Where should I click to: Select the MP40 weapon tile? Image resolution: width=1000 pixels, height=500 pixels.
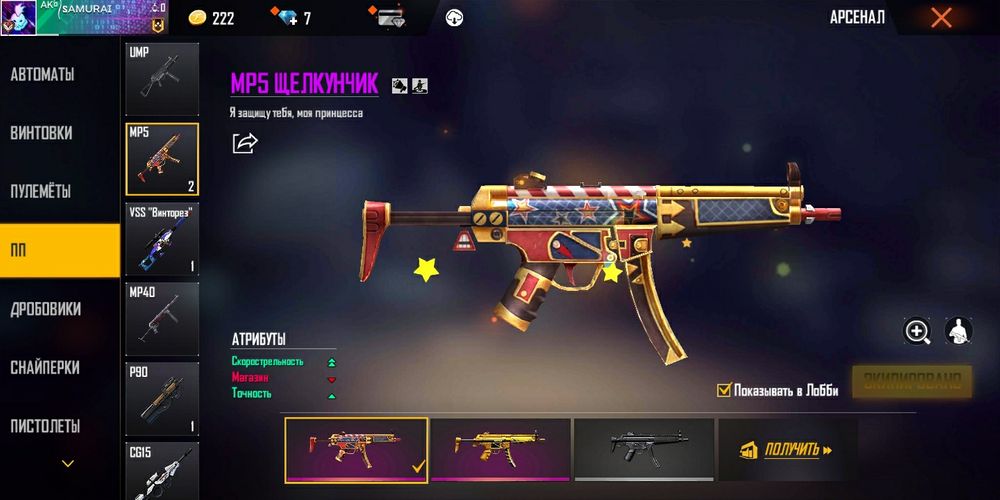[162, 319]
